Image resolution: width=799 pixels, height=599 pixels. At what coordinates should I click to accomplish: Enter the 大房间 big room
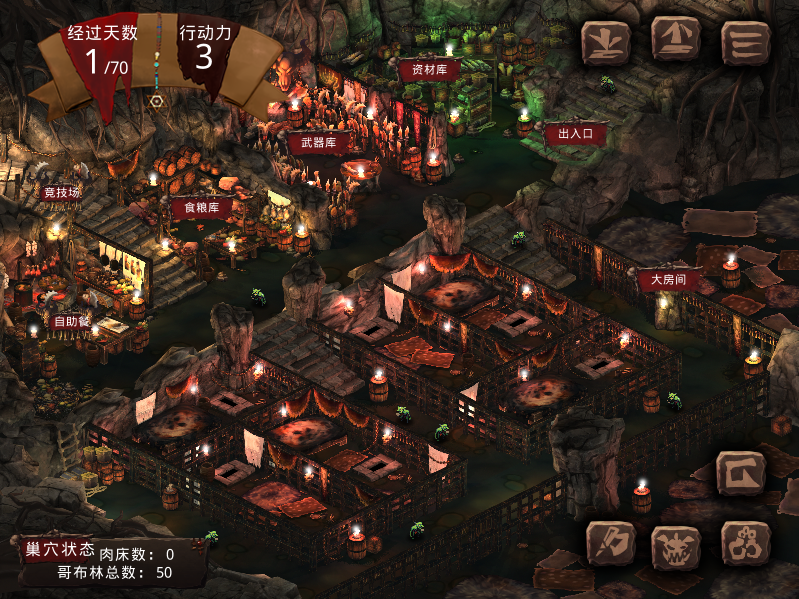[x=667, y=279]
